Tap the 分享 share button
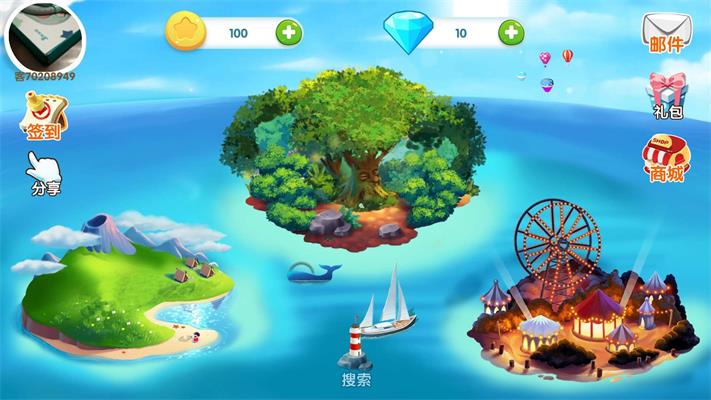The image size is (711, 400). click(44, 174)
